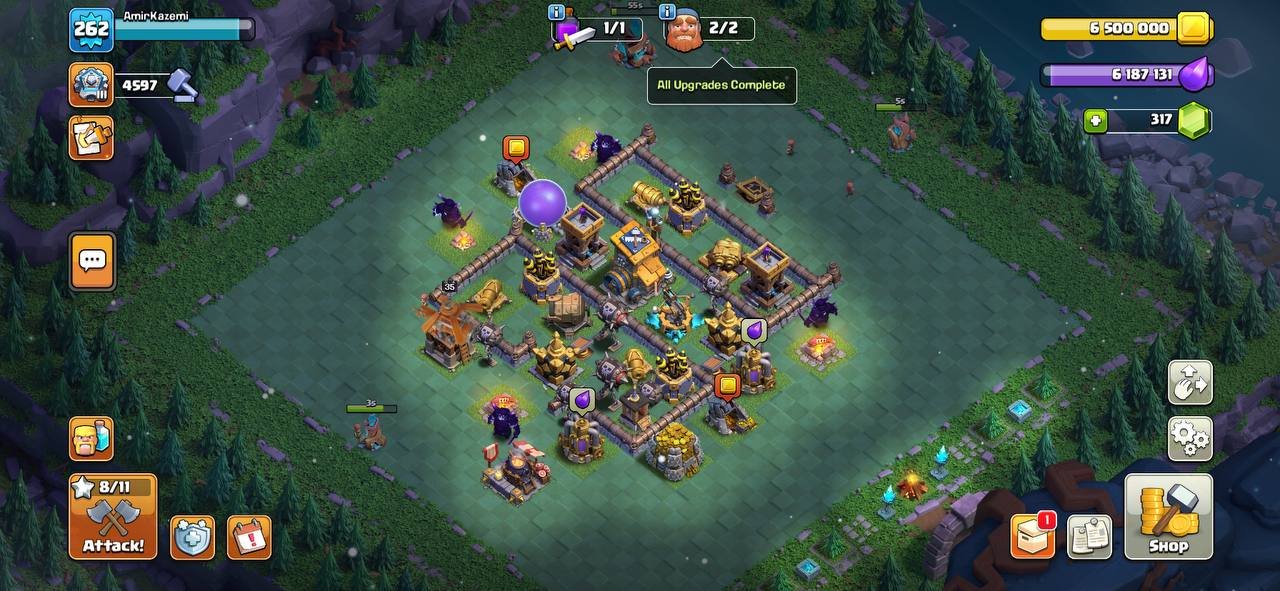This screenshot has height=591, width=1280.
Task: Tap the Attack! button with crossed axes
Action: (113, 516)
